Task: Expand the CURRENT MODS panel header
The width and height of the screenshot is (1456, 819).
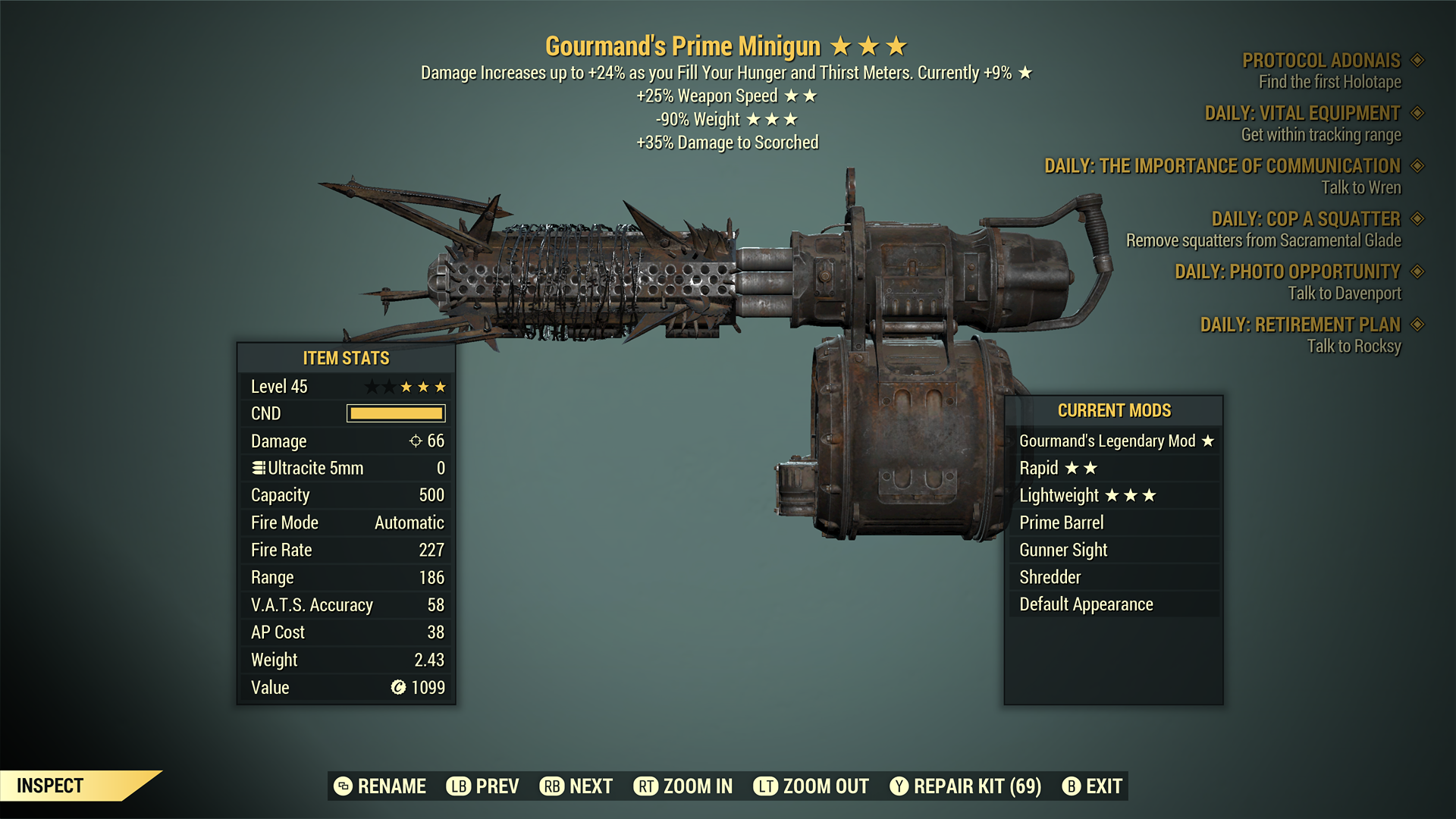Action: point(1115,410)
